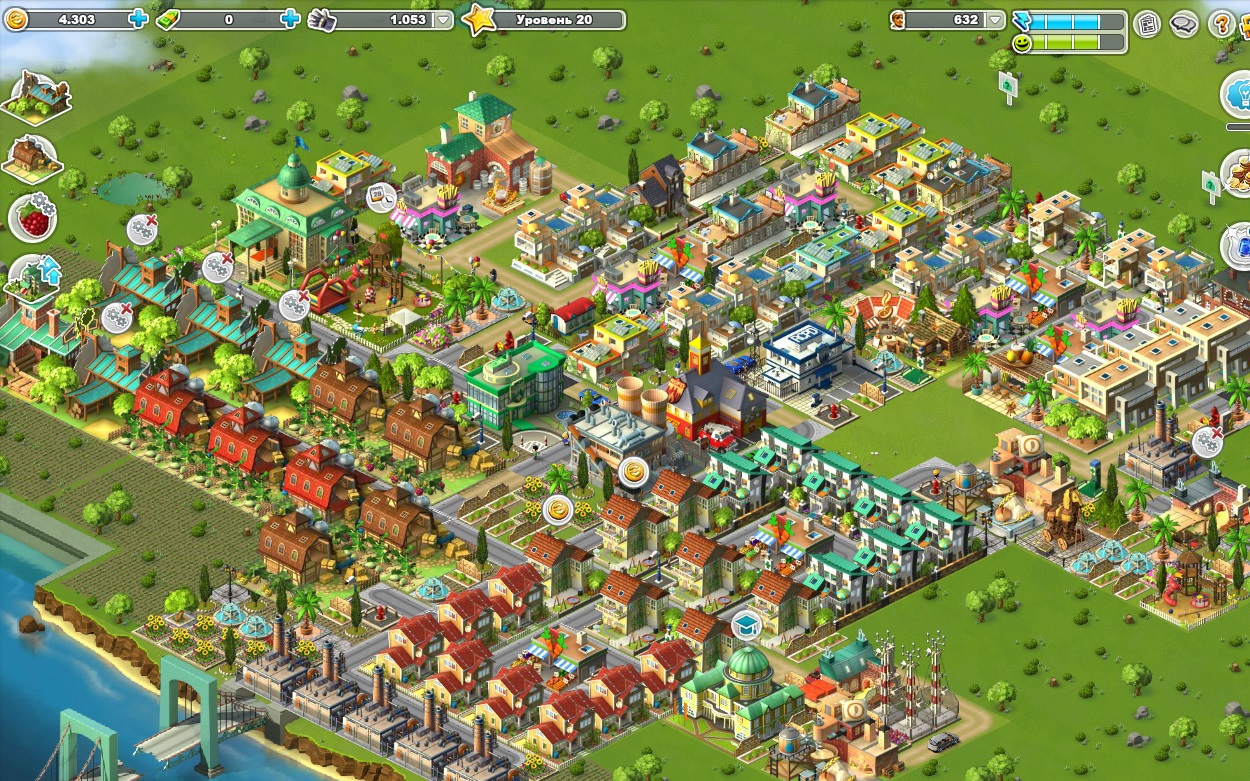The width and height of the screenshot is (1250, 781).
Task: Open the stack of gold coins button
Action: point(1238,172)
